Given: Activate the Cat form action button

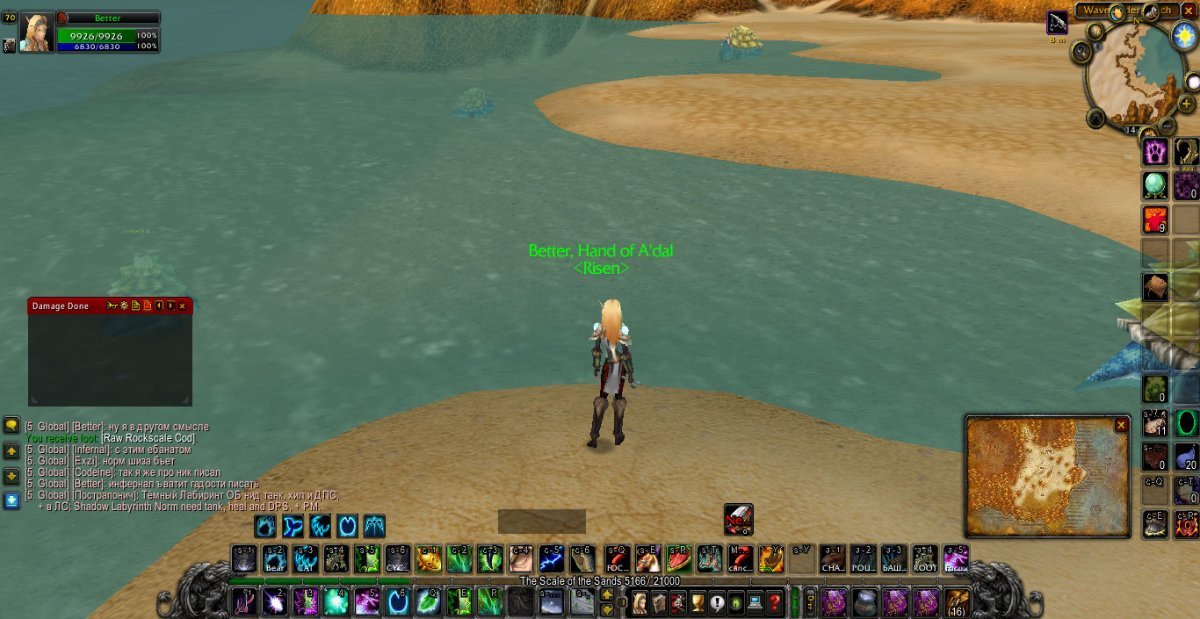Looking at the screenshot, I should pos(306,560).
